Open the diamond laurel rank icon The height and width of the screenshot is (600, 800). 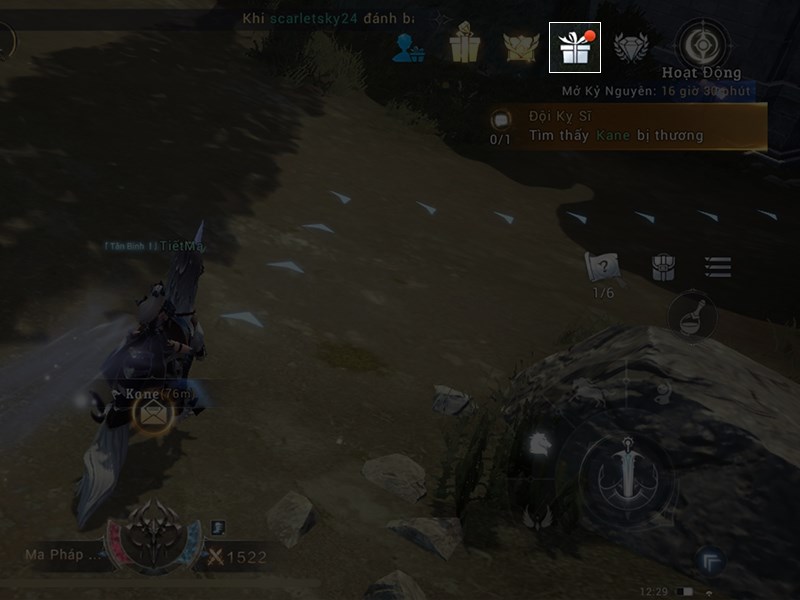click(x=631, y=47)
